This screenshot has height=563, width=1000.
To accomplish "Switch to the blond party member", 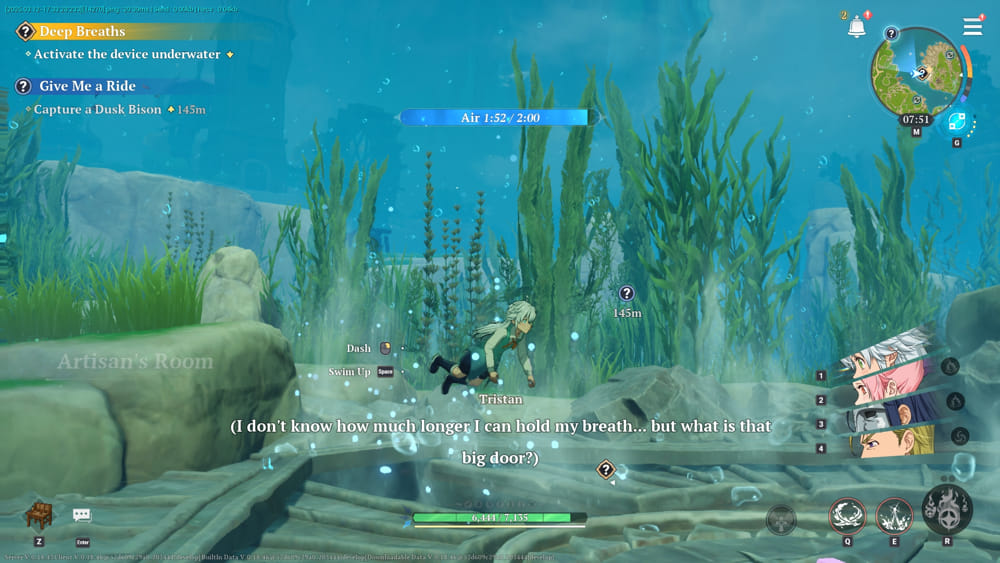I will pyautogui.click(x=888, y=441).
